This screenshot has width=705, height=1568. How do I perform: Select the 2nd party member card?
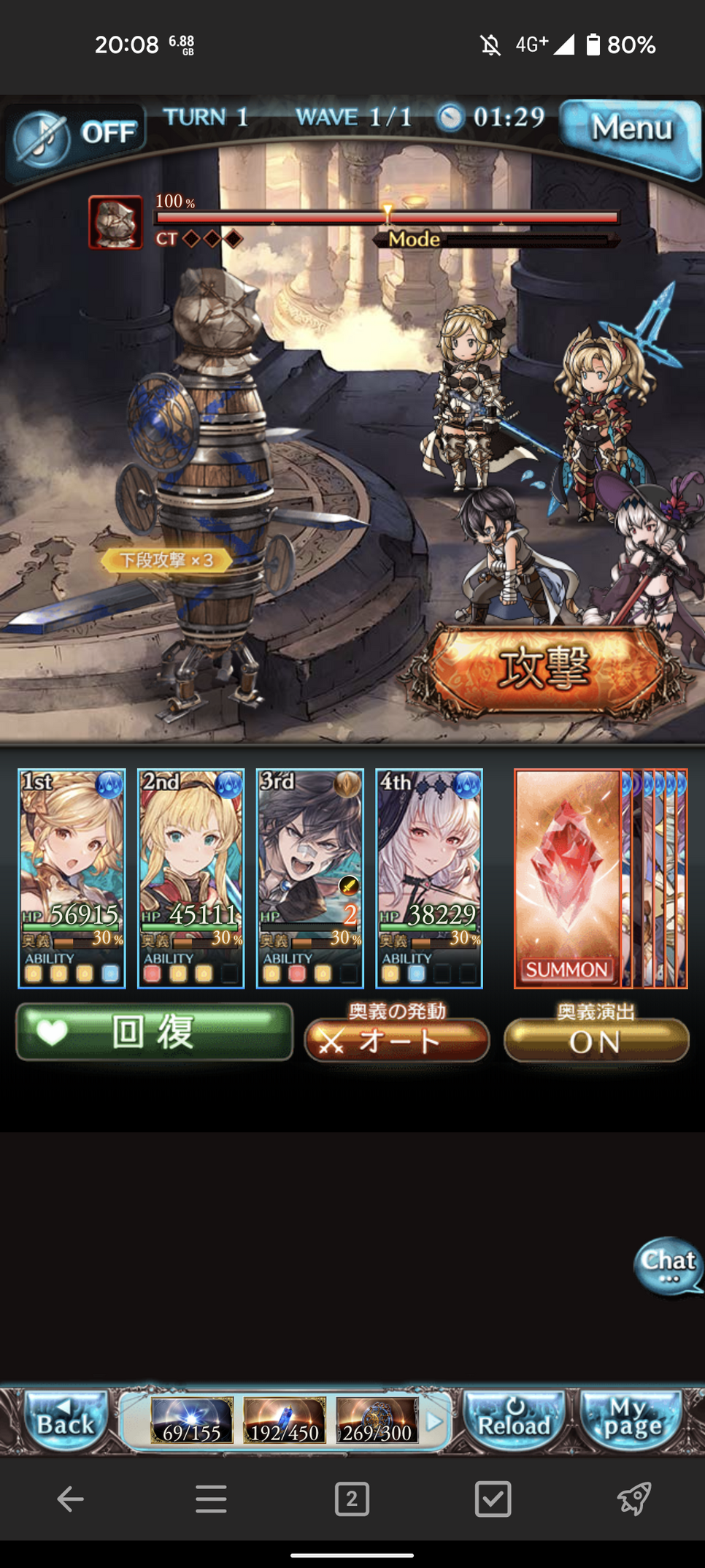click(190, 876)
